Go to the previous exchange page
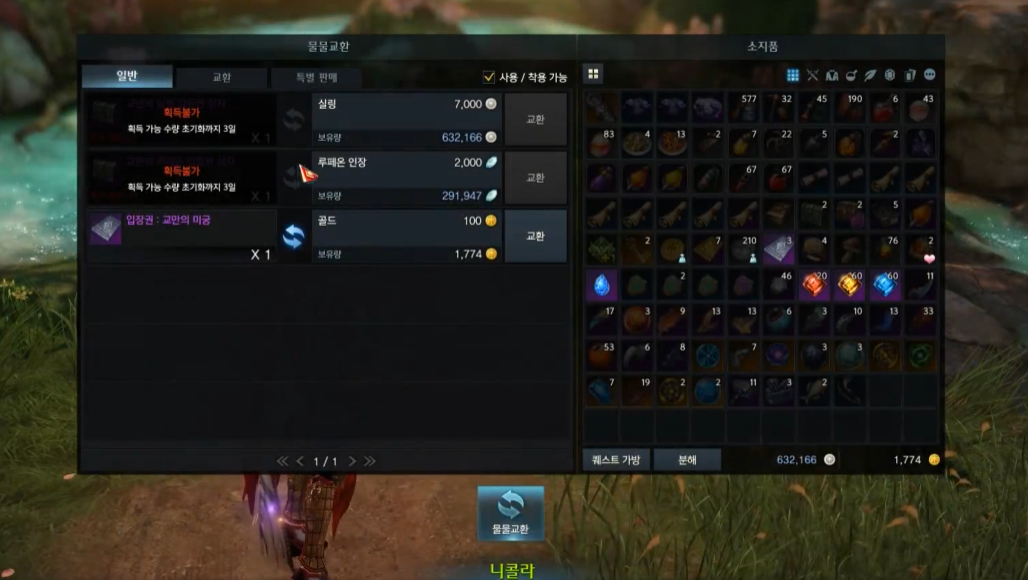1028x580 pixels. (300, 461)
